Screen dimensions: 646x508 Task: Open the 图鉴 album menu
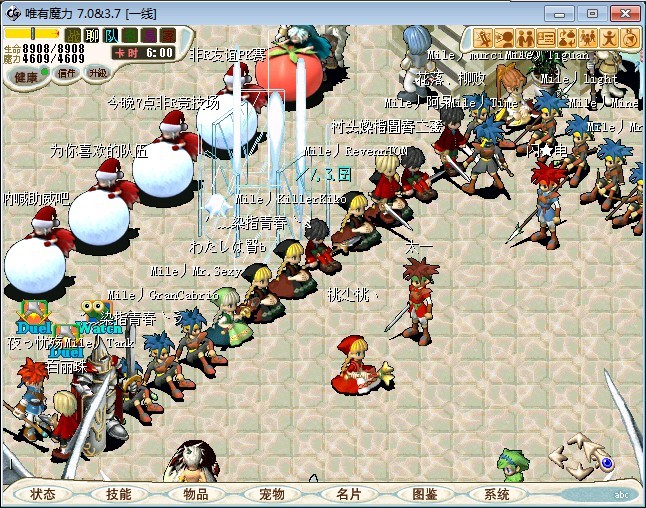point(424,494)
